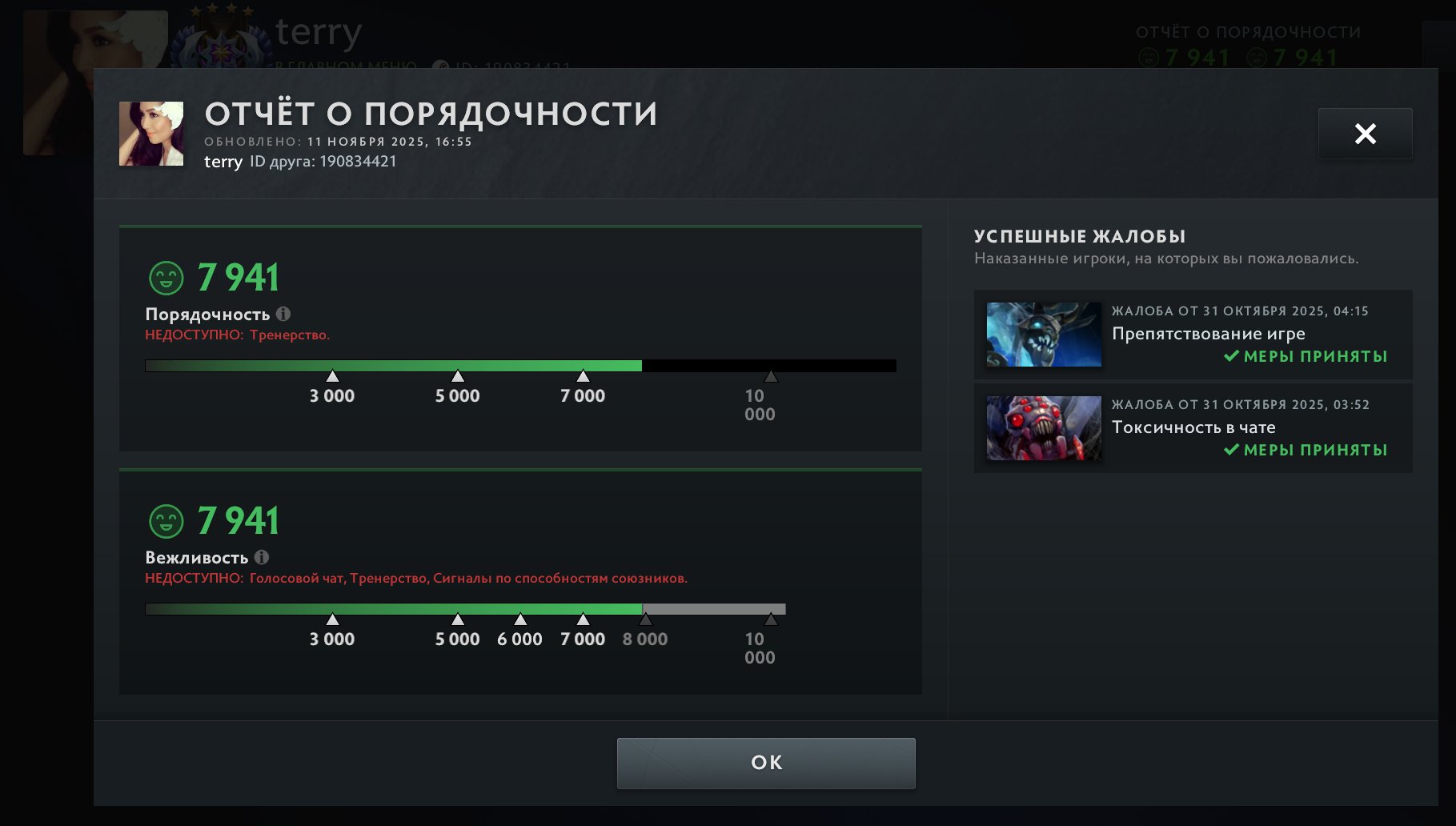Open the info icon next to Вежливость label

pos(262,557)
